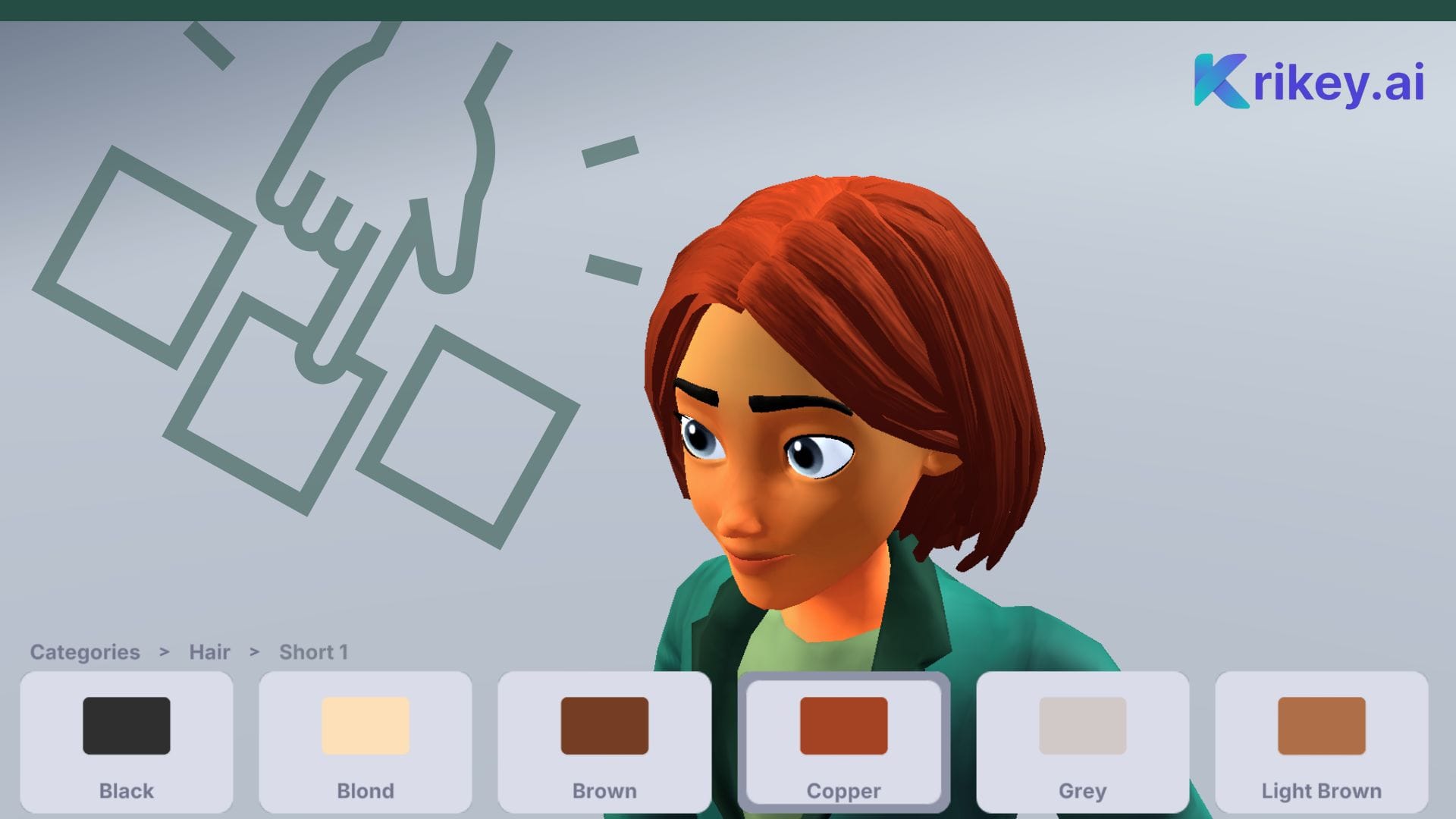Open the Hair breadcrumb link

click(x=209, y=651)
